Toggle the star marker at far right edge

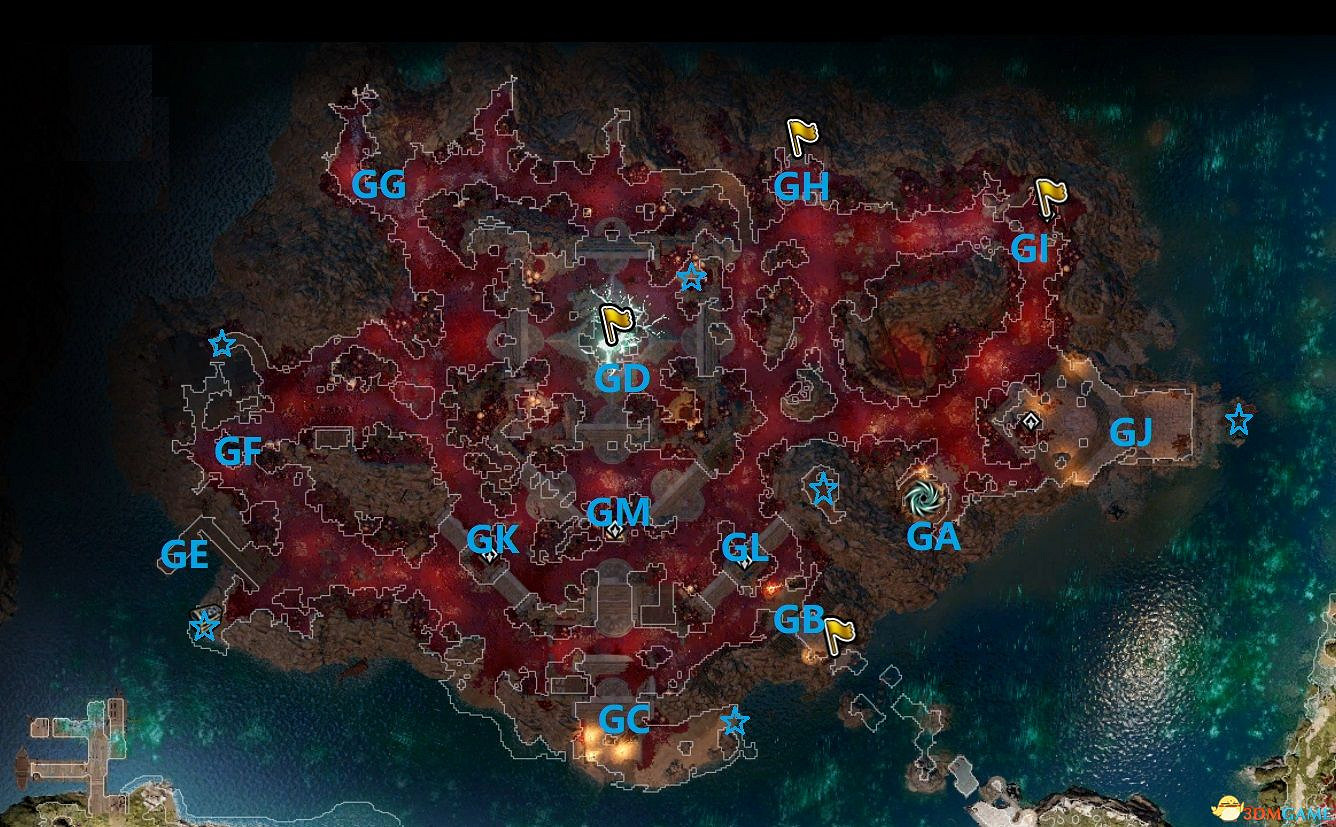point(1238,421)
